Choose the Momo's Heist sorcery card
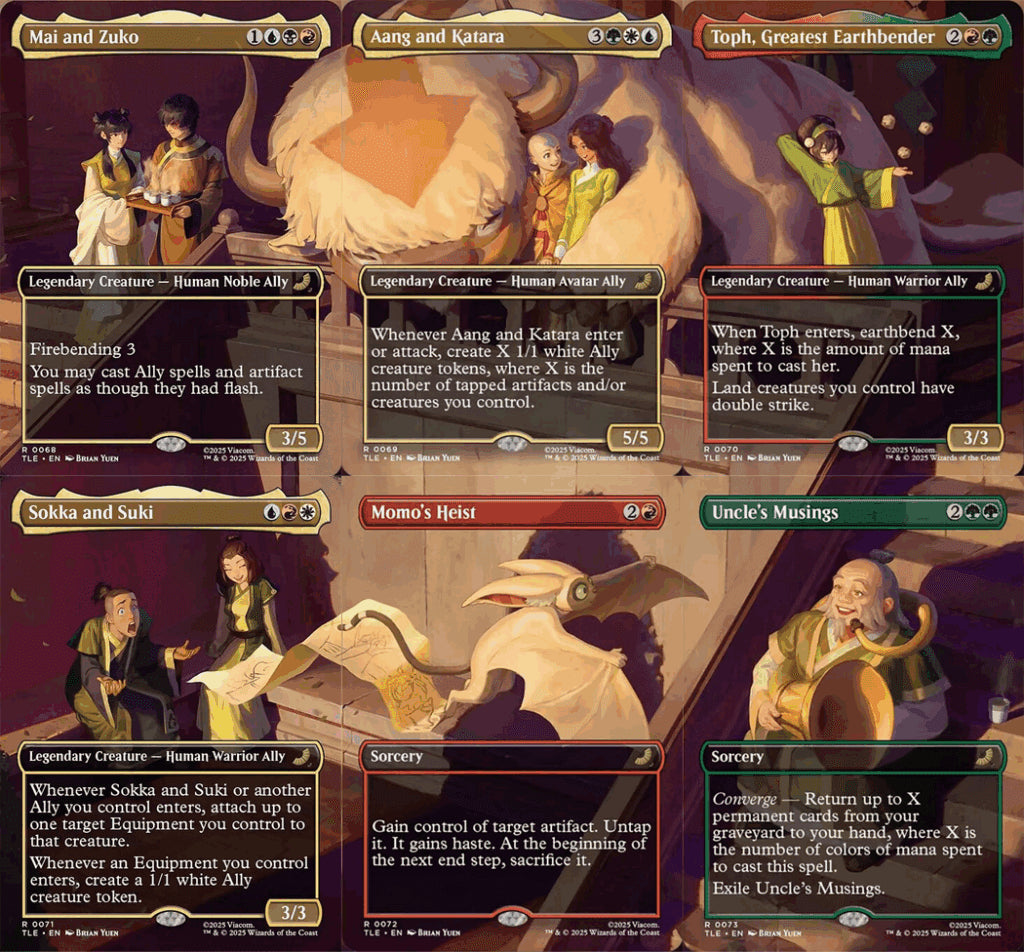Image resolution: width=1024 pixels, height=952 pixels. [512, 714]
